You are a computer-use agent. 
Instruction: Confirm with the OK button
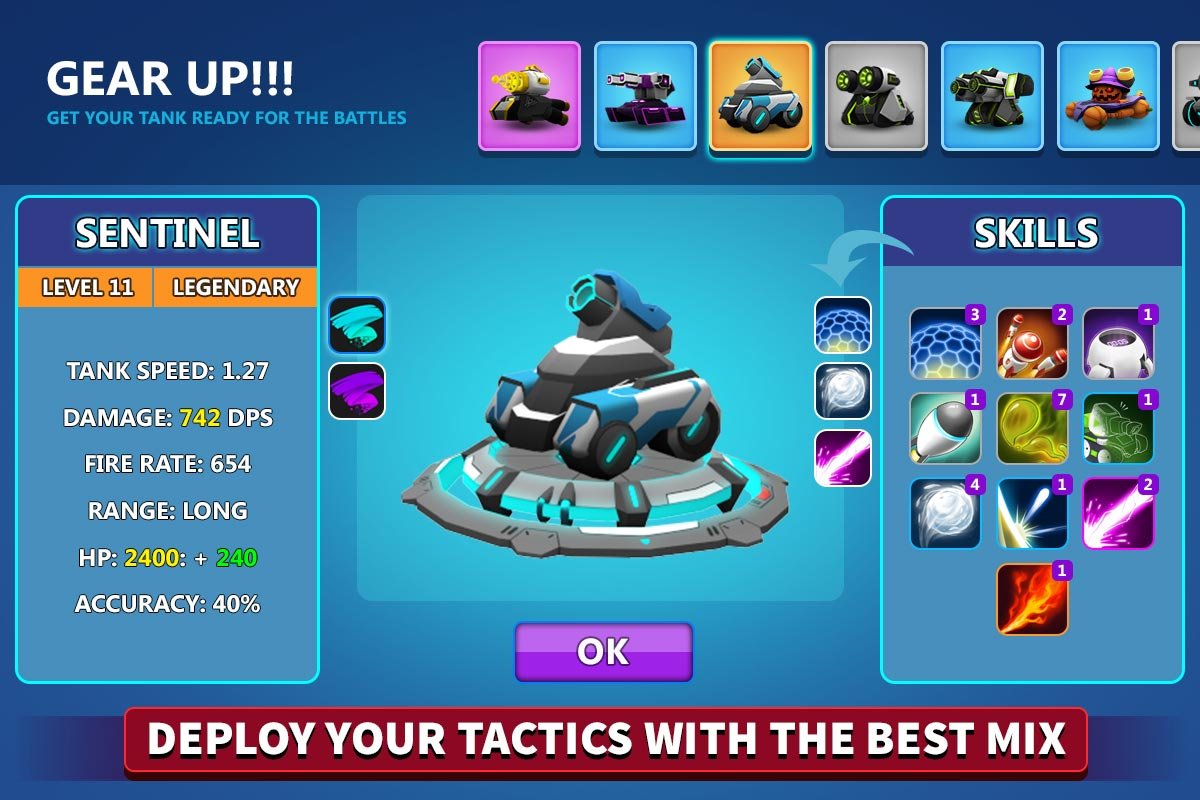[x=603, y=652]
